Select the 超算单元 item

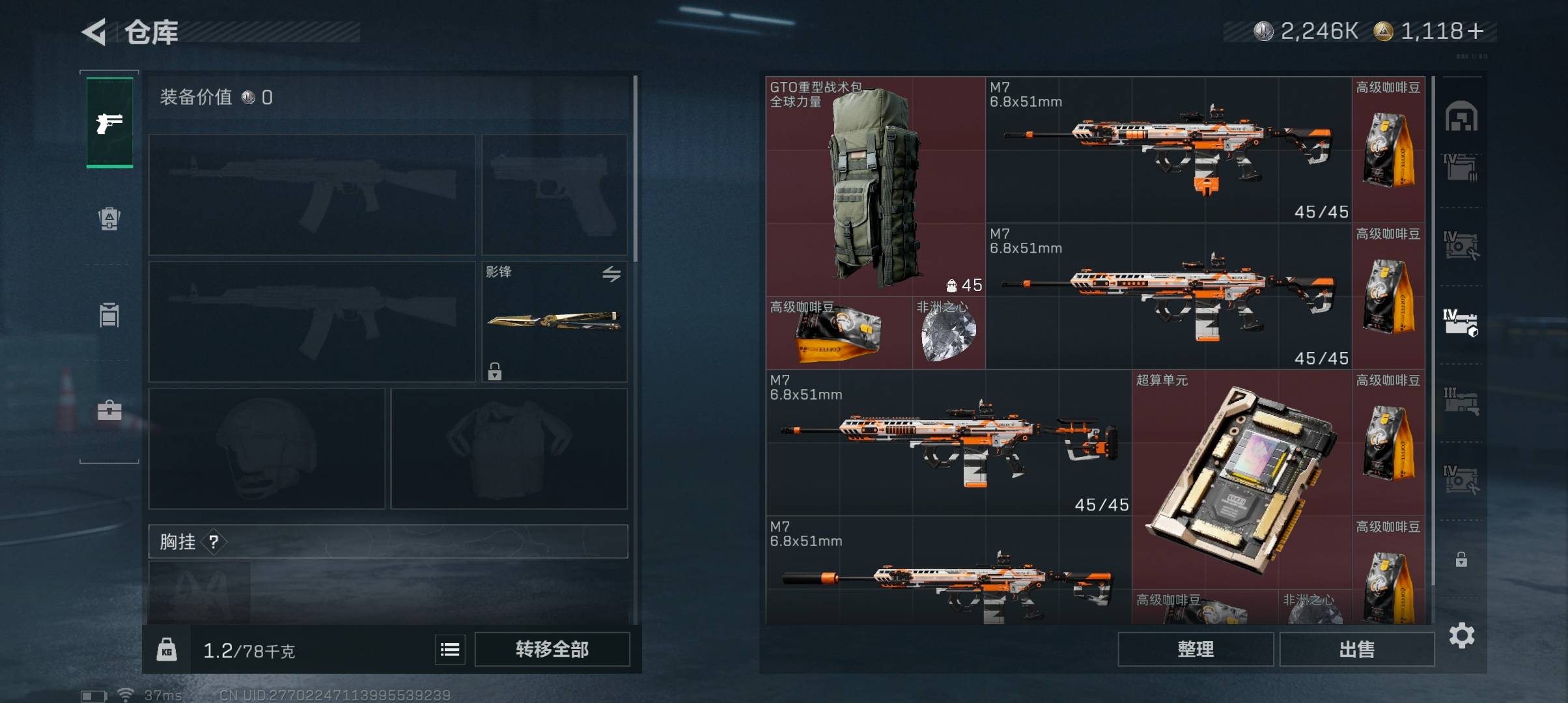tap(1241, 478)
